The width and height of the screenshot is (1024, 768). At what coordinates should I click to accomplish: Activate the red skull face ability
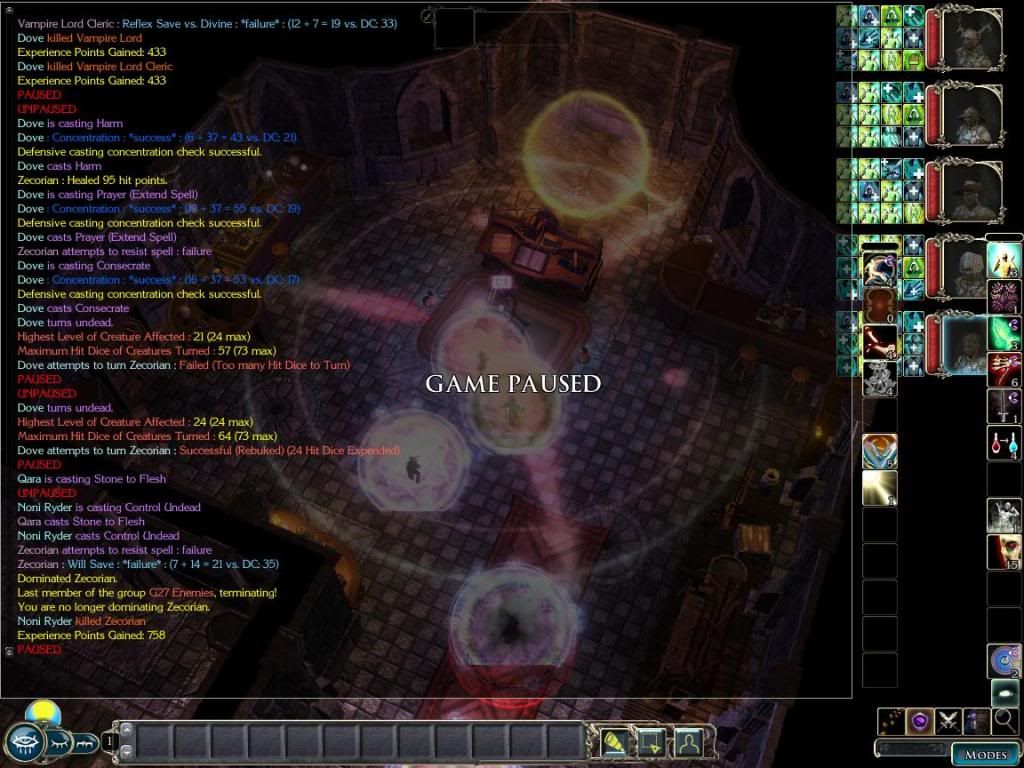[1004, 552]
